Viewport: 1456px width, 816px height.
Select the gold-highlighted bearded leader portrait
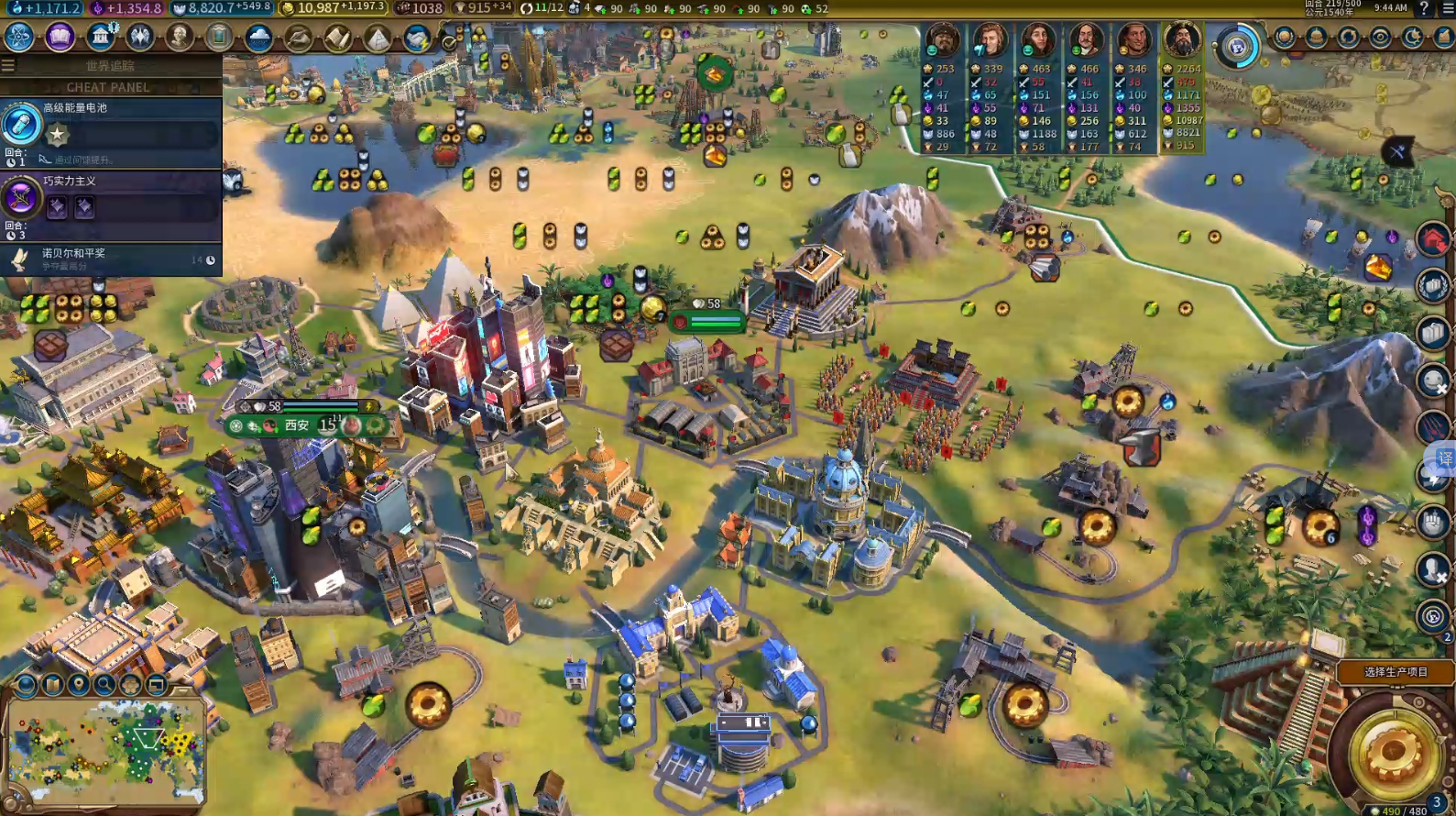[x=1182, y=40]
